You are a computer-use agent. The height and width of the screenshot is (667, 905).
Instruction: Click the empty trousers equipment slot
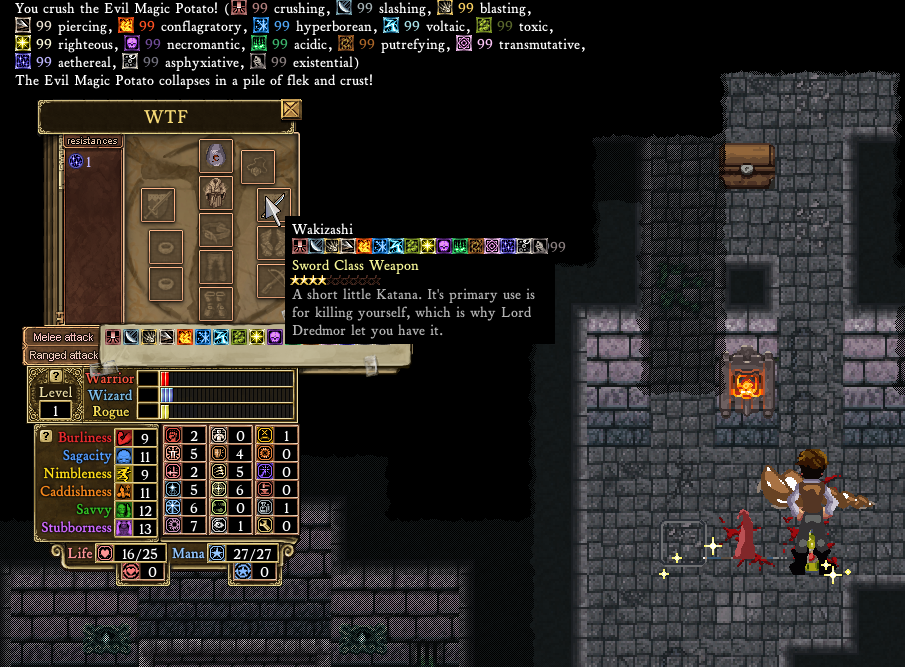click(x=216, y=266)
